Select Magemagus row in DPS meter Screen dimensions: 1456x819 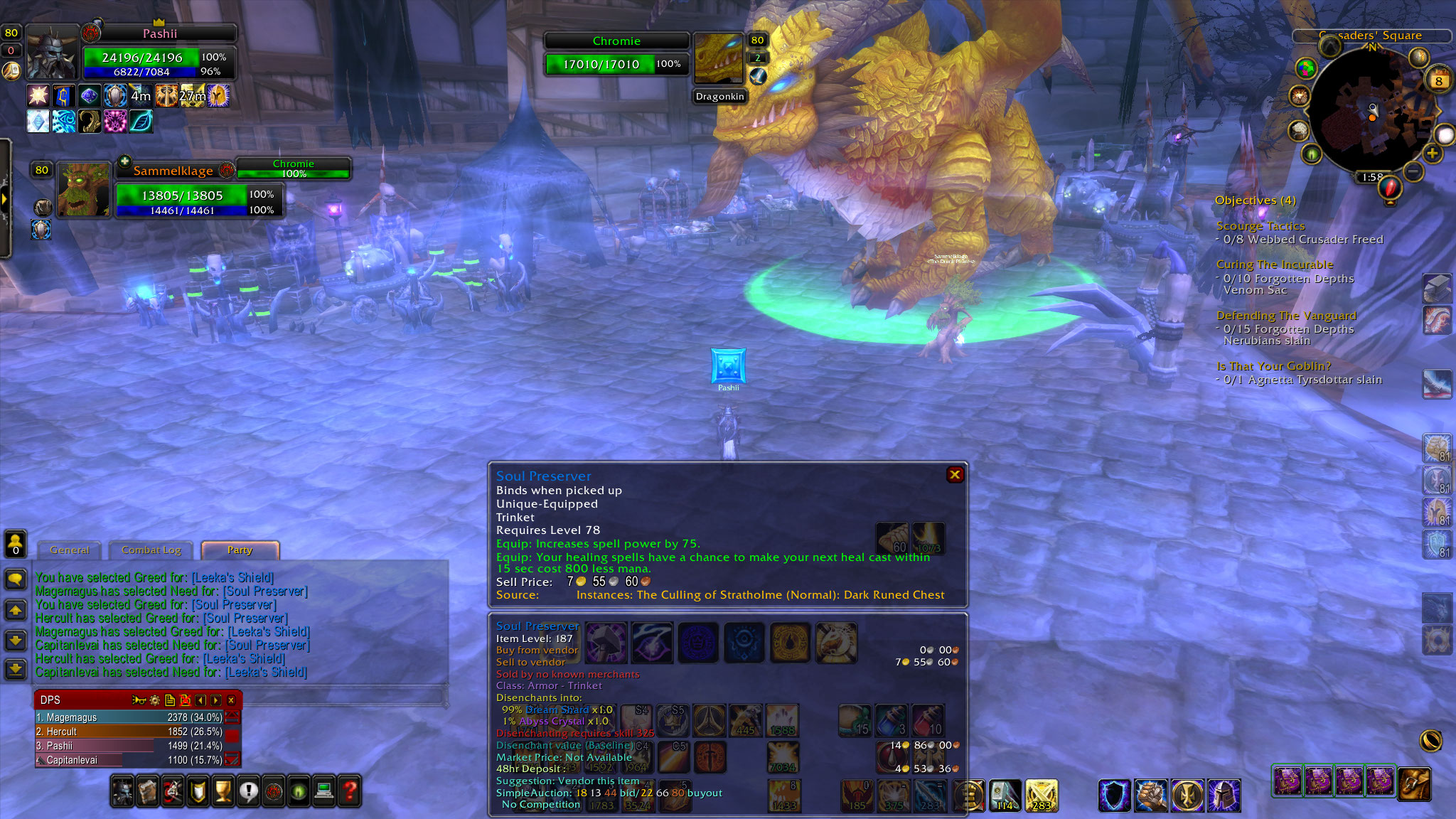pos(129,717)
